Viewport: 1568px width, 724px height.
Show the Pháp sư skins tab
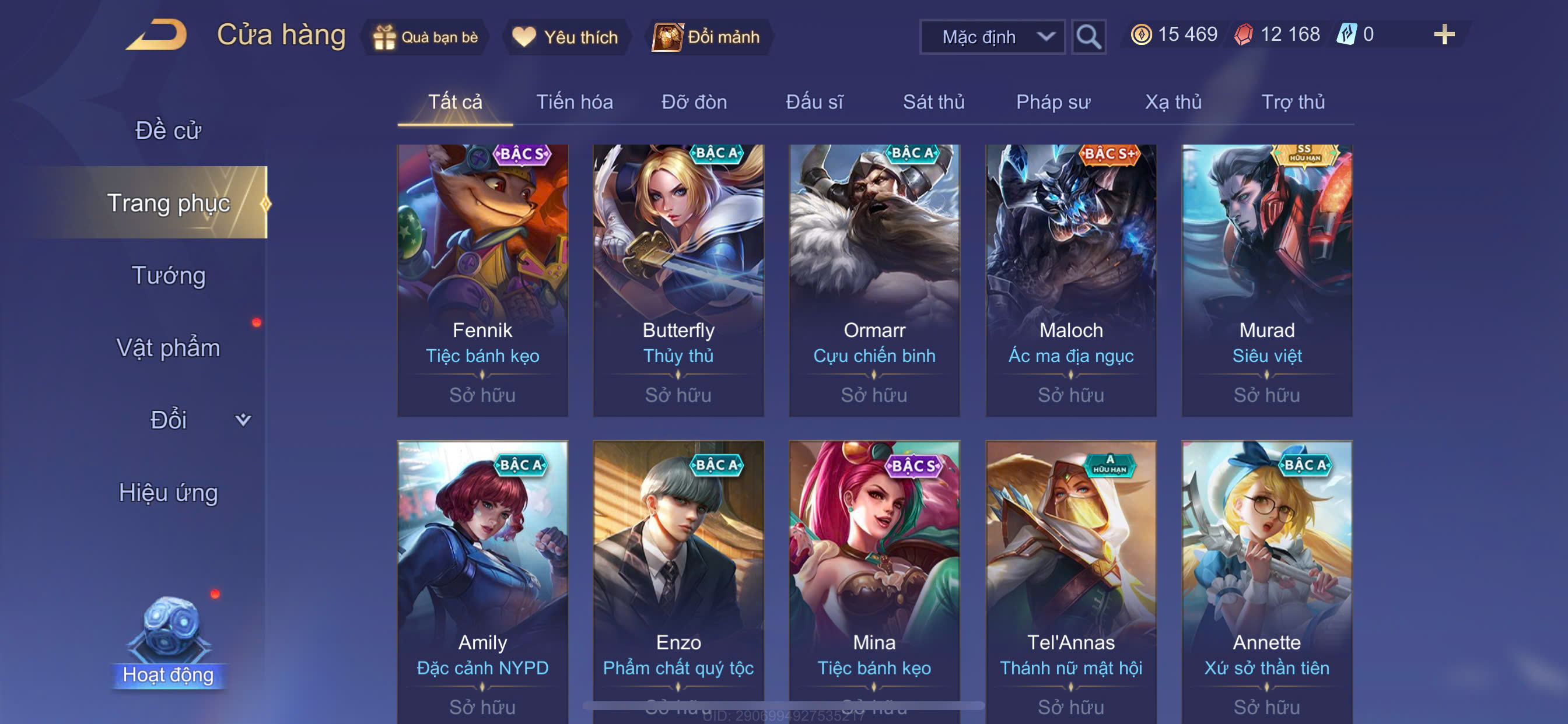pyautogui.click(x=1052, y=101)
